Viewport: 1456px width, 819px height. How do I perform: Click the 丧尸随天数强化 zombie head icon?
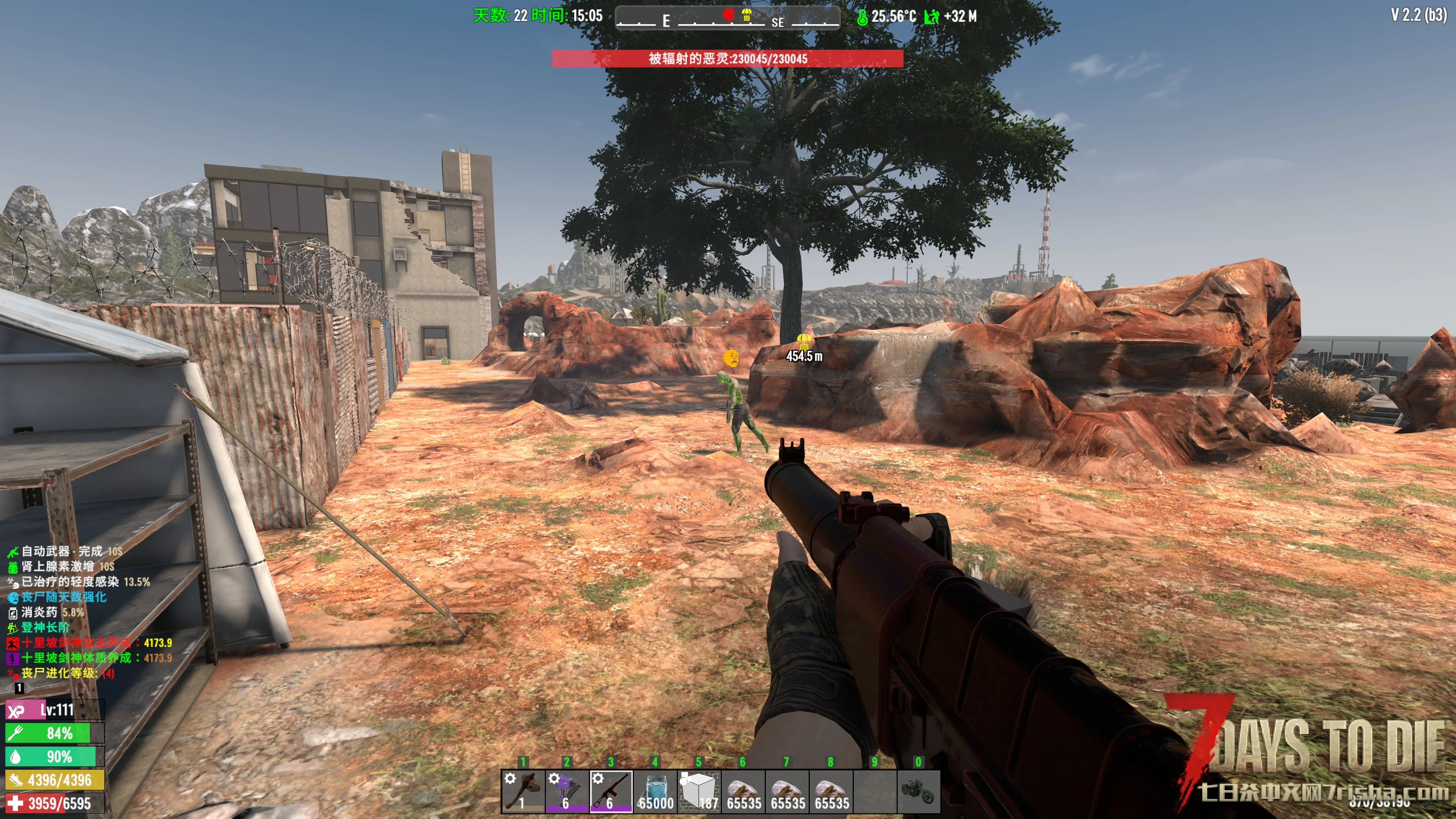coord(13,598)
